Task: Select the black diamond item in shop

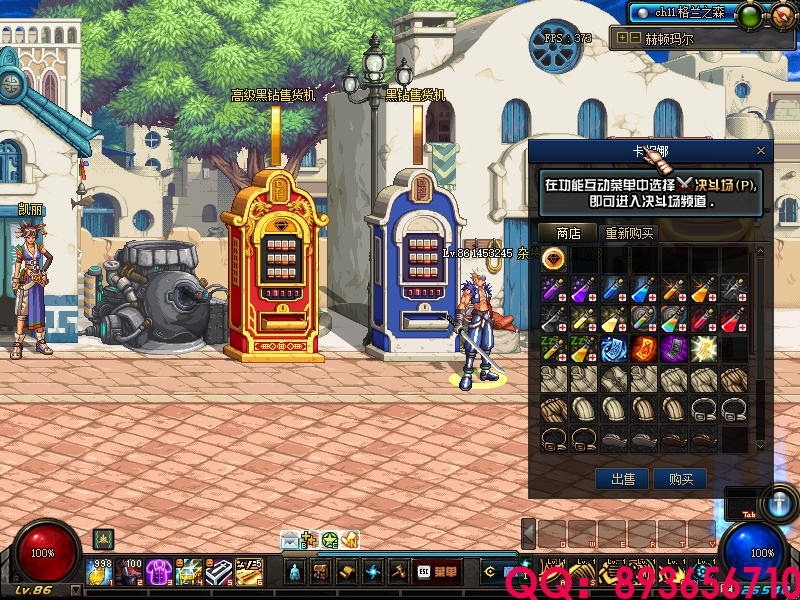Action: tap(554, 260)
